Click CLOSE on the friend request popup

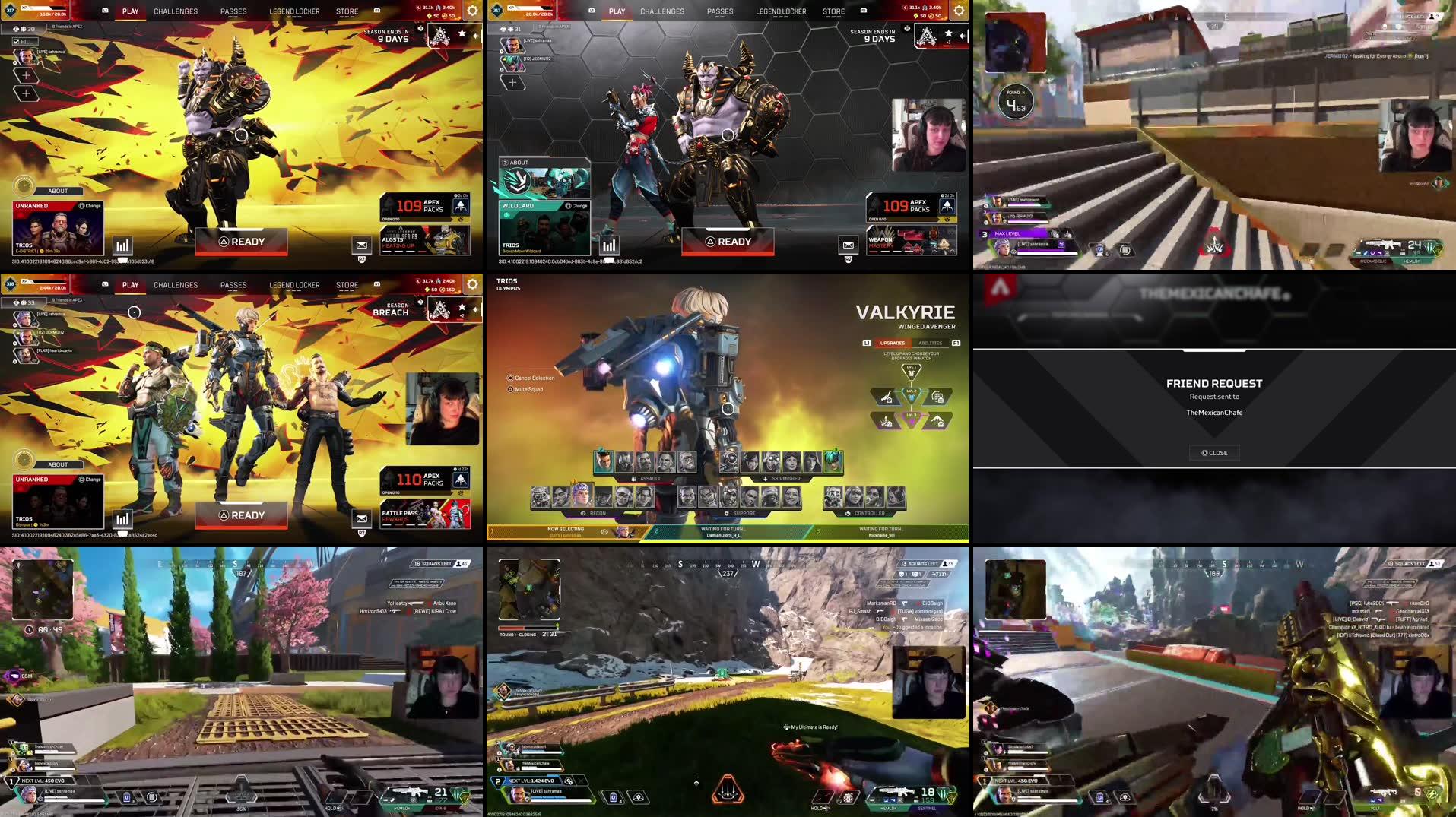(x=1214, y=452)
